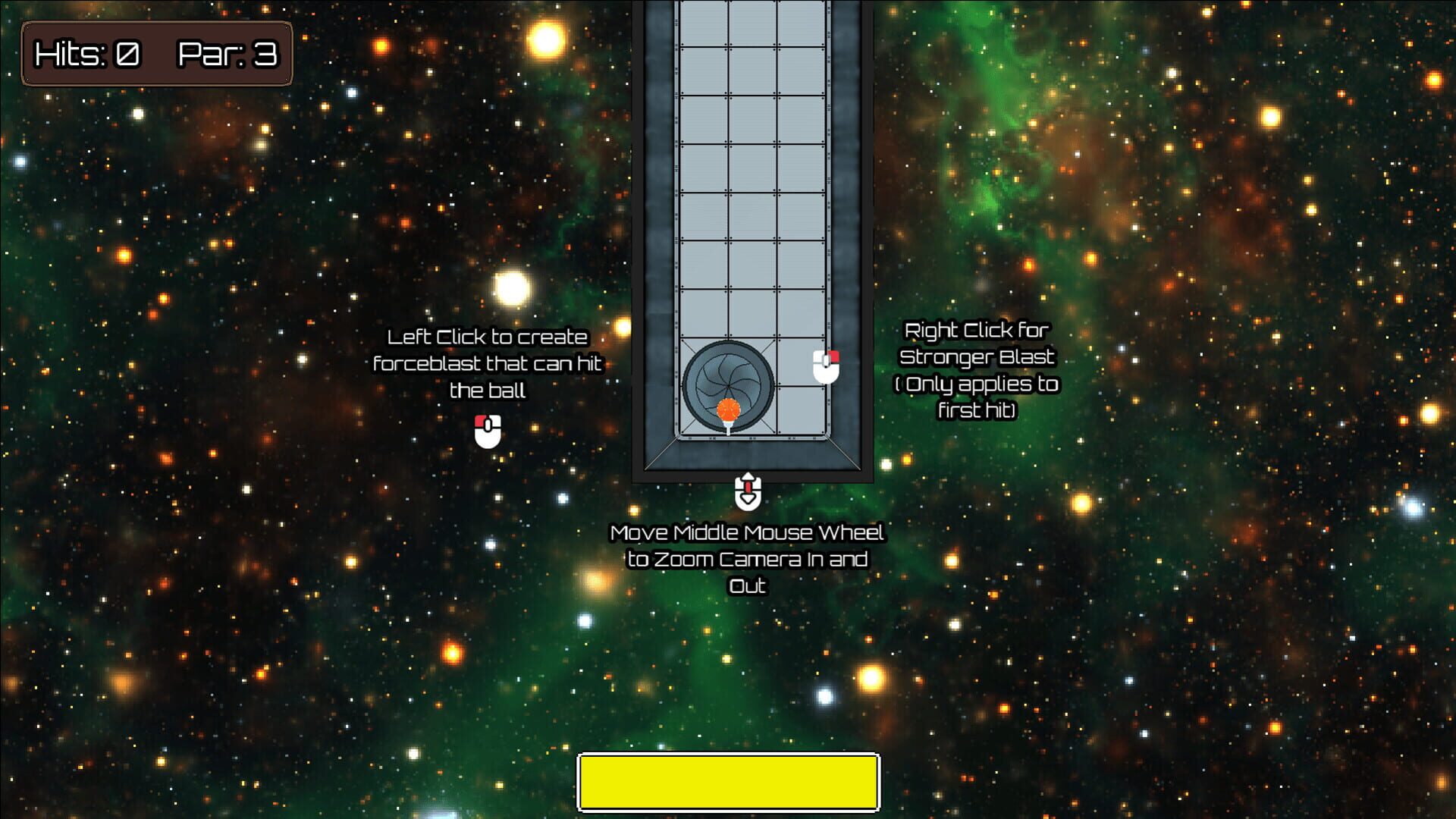Toggle the Hits counter display
This screenshot has height=819, width=1456.
(86, 55)
